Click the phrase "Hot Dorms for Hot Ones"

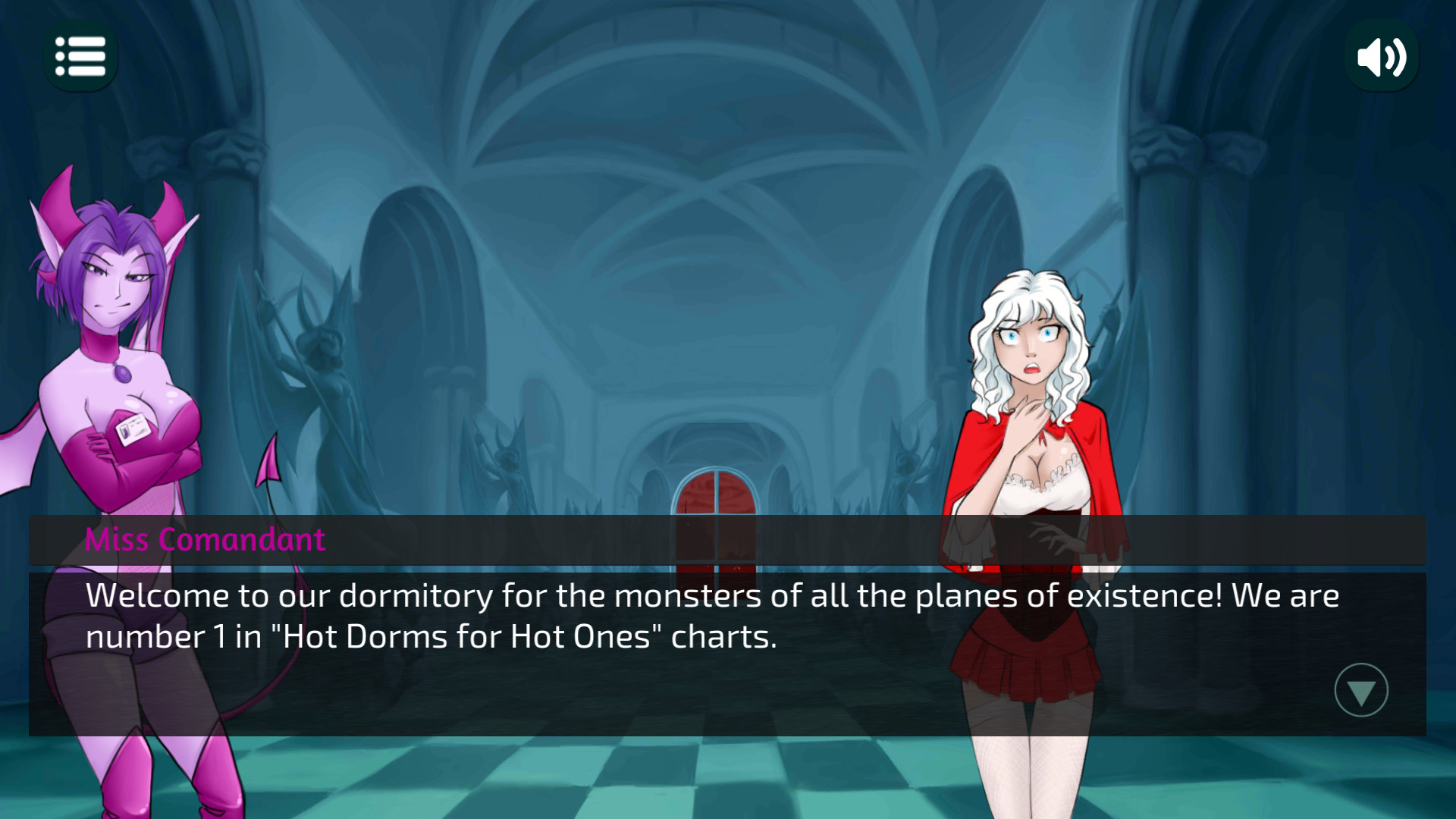tap(469, 637)
